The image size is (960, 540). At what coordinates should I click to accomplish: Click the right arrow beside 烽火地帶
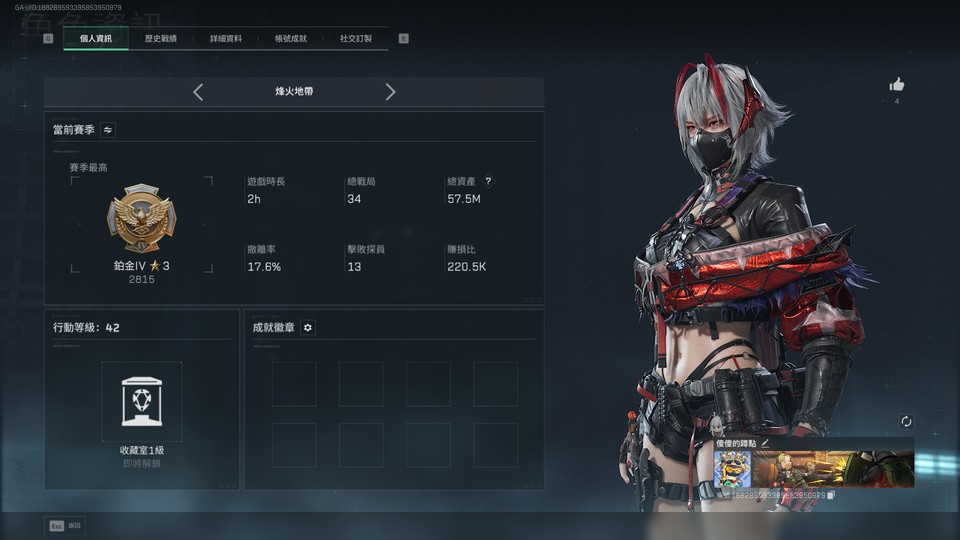click(x=390, y=92)
